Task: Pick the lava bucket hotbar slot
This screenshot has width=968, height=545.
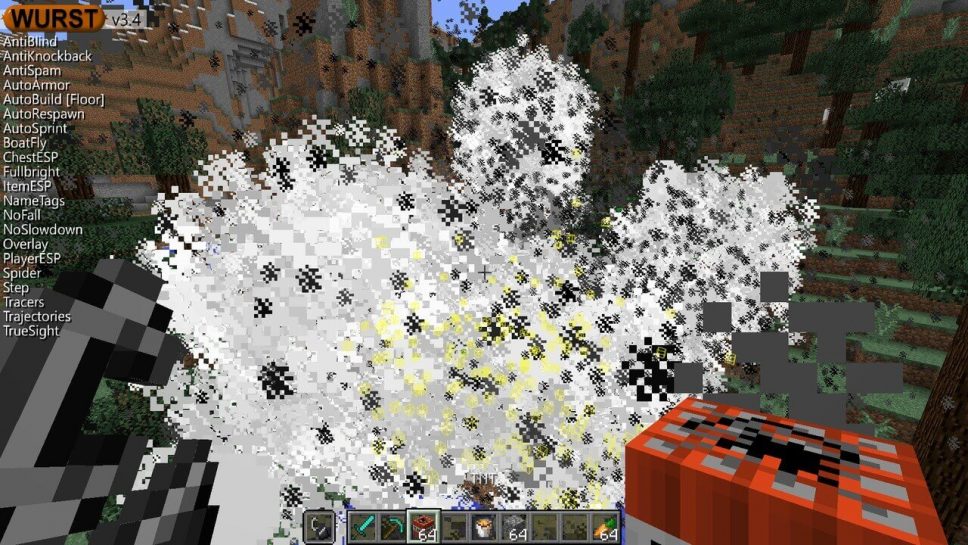Action: pos(484,526)
